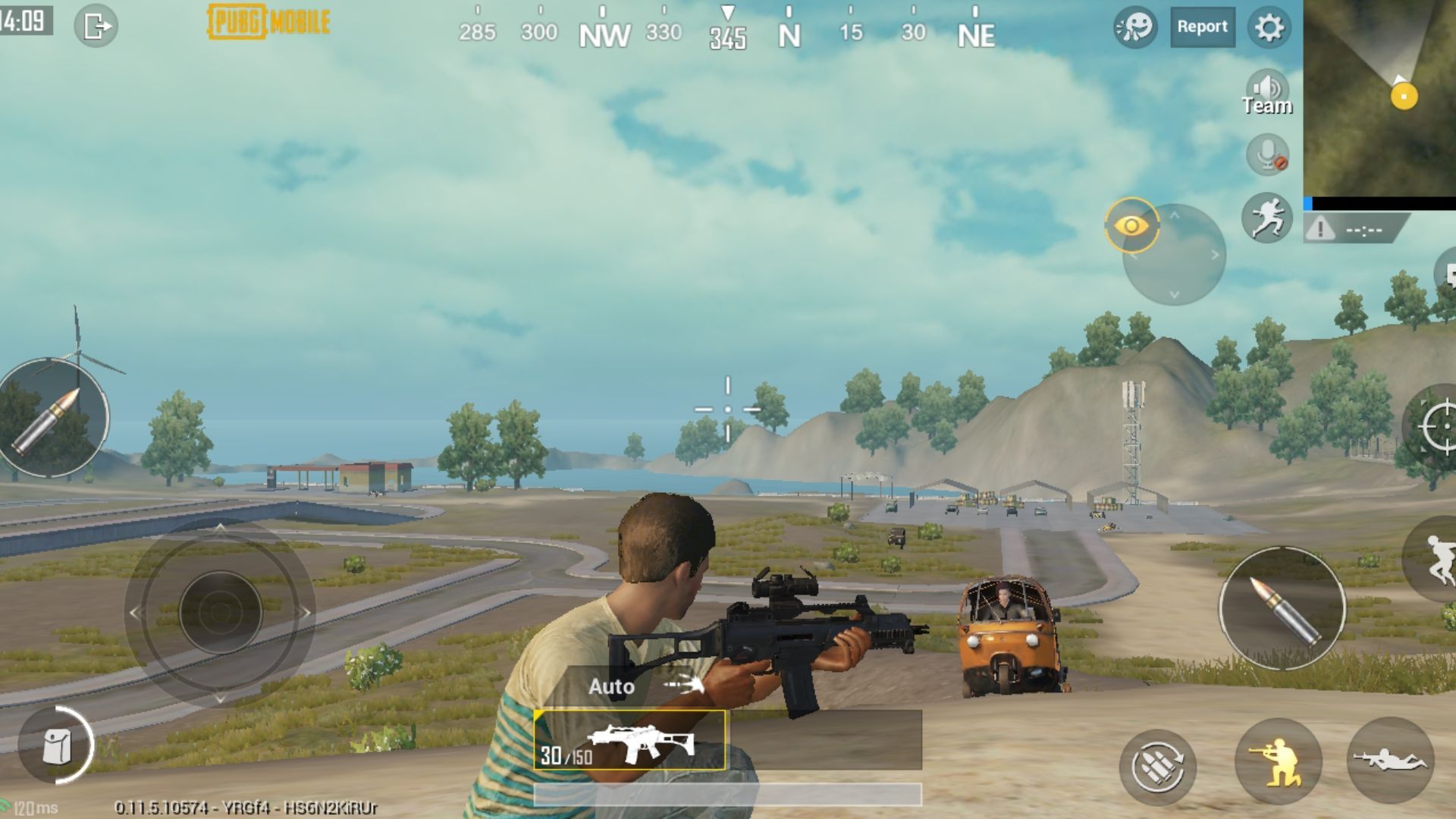
Task: Select the PUBG Mobile logo banner
Action: [267, 22]
